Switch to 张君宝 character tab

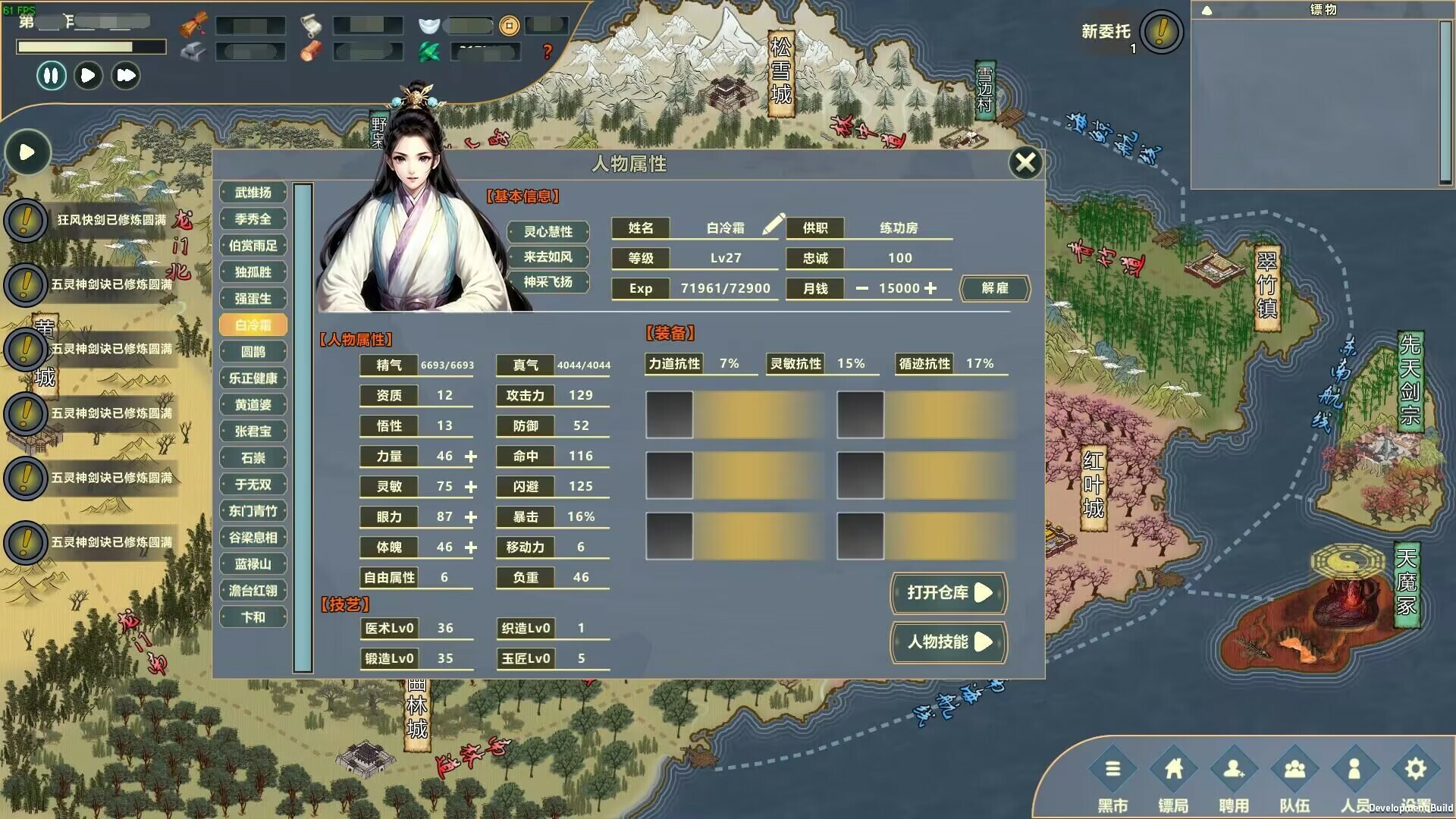point(253,431)
